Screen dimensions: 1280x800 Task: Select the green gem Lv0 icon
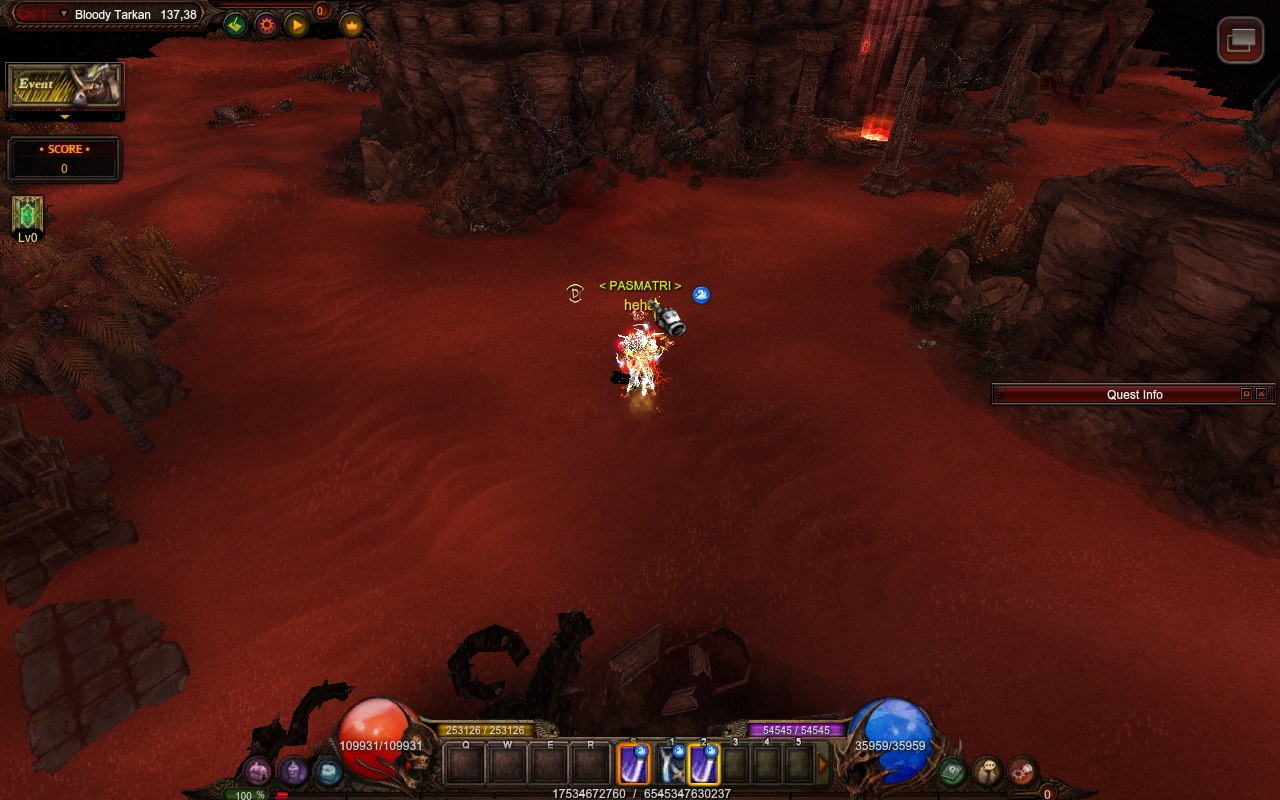(27, 214)
